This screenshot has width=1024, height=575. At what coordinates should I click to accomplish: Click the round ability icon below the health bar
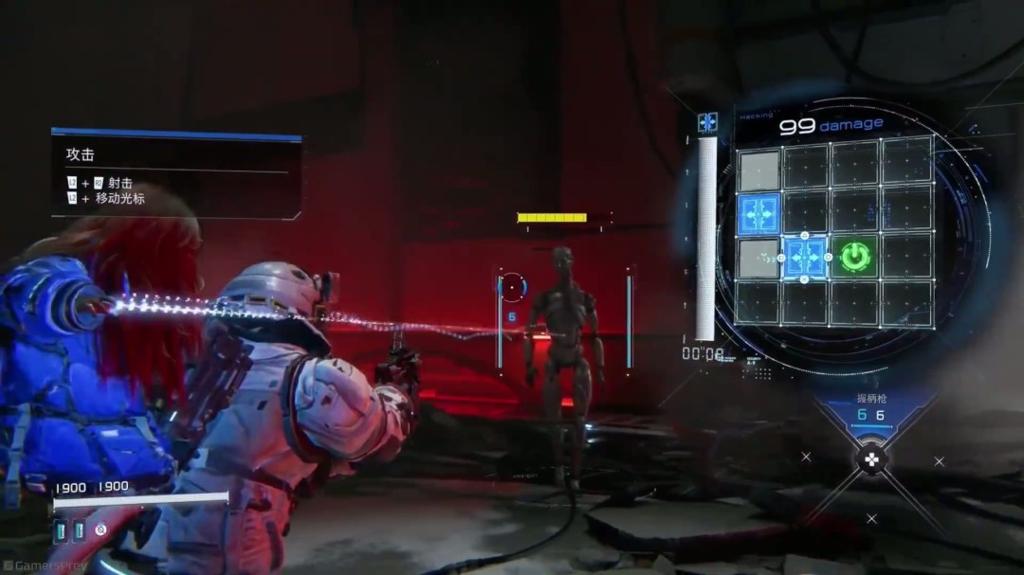[x=101, y=529]
